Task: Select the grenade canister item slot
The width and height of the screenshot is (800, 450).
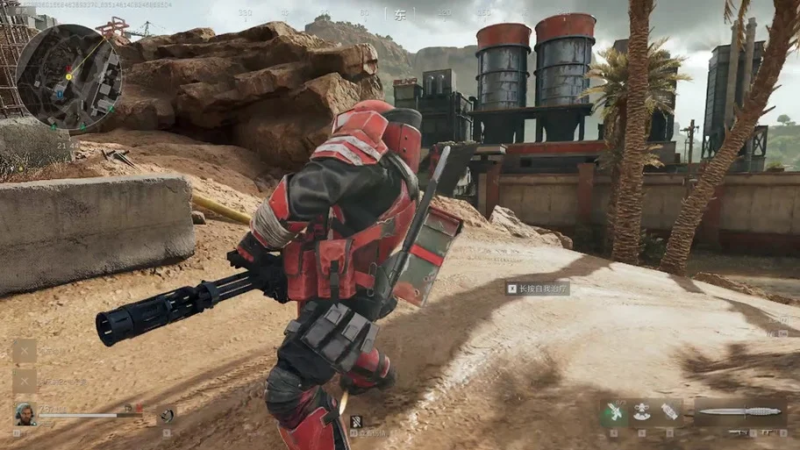Action: pyautogui.click(x=669, y=411)
